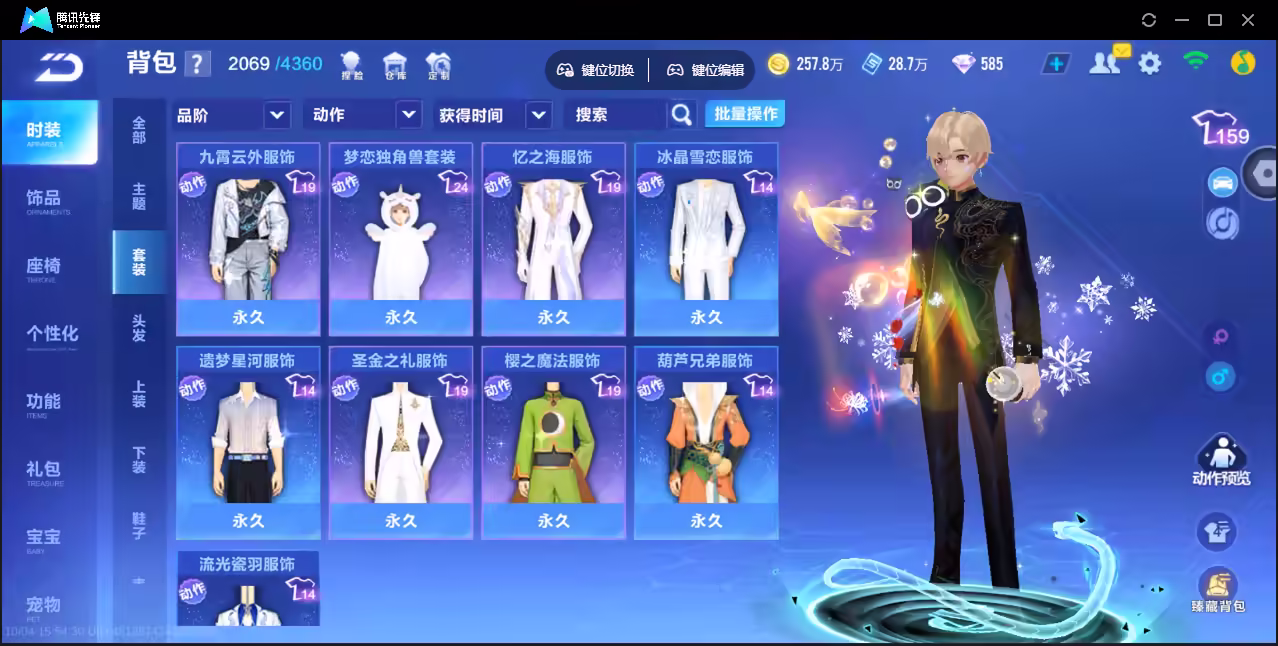This screenshot has width=1278, height=646.
Task: Click the 键位编辑 key editing button
Action: (706, 70)
